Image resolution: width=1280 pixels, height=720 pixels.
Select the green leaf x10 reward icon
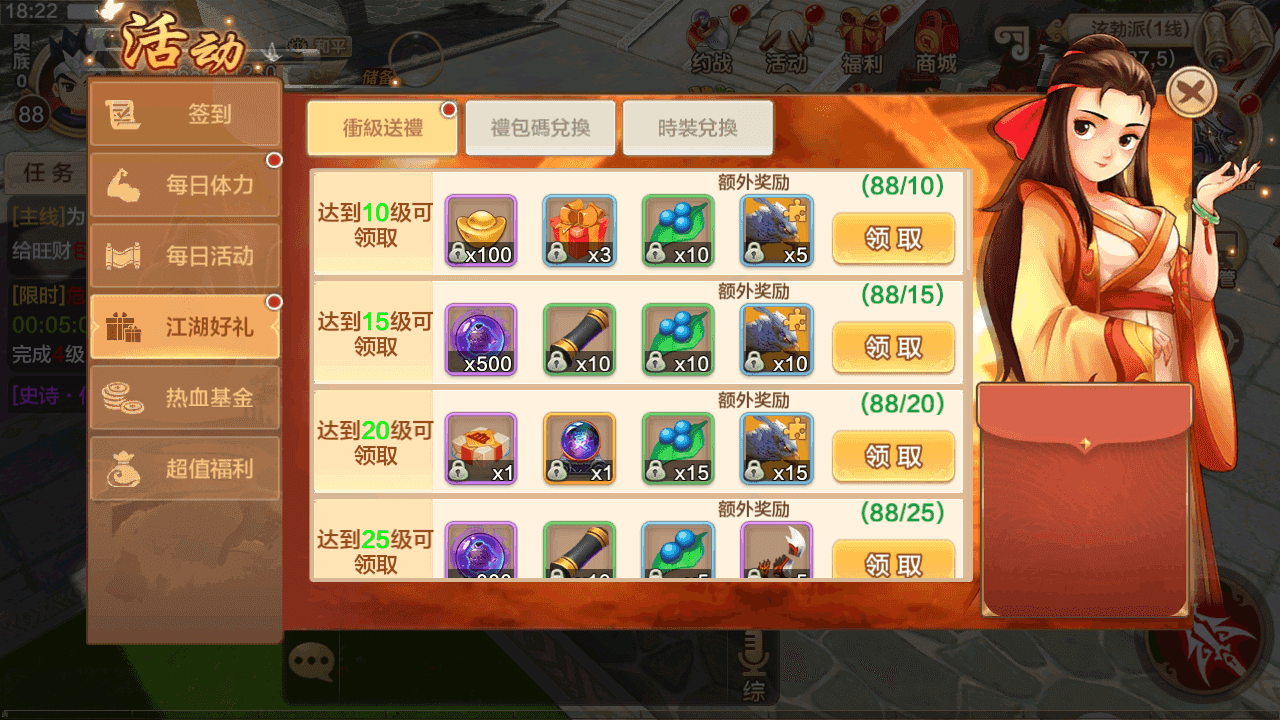pyautogui.click(x=678, y=230)
